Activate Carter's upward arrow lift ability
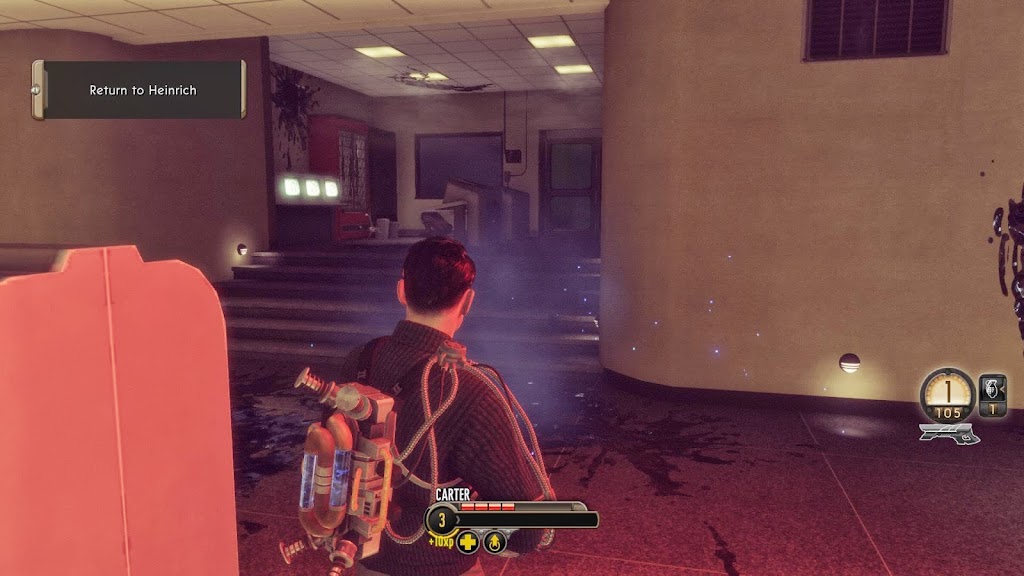1024x576 pixels. pyautogui.click(x=495, y=542)
